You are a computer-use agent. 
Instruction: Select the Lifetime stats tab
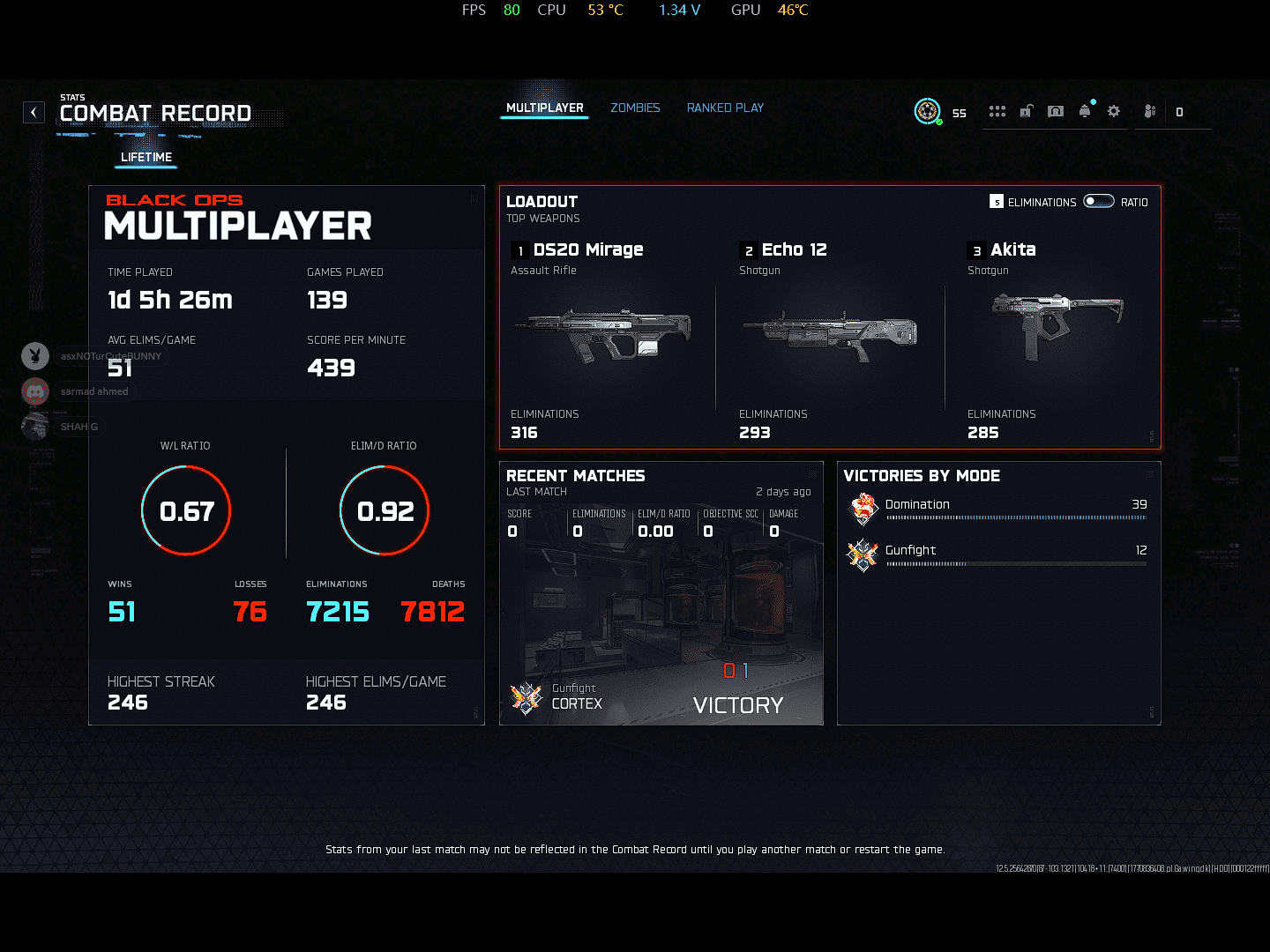point(146,157)
